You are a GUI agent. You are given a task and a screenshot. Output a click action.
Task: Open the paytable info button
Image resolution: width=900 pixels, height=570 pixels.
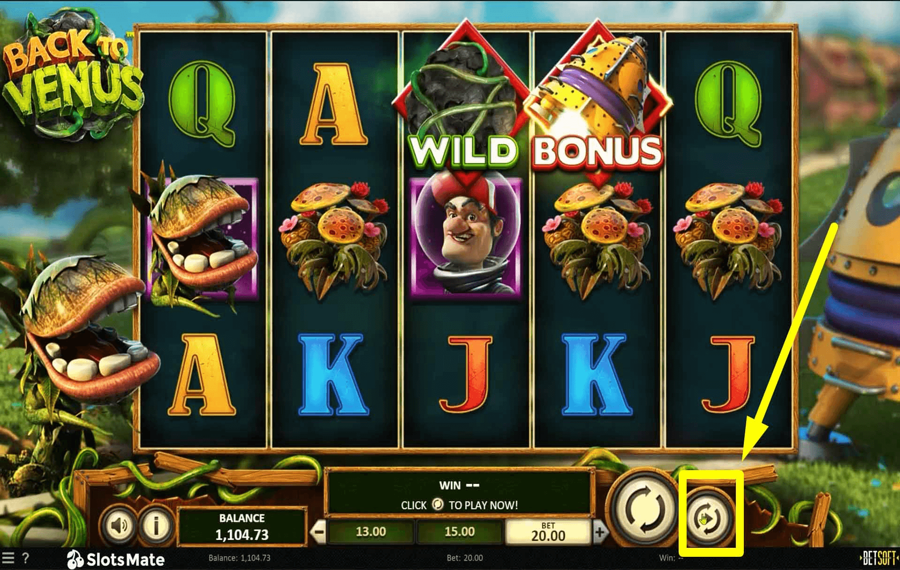(x=155, y=524)
